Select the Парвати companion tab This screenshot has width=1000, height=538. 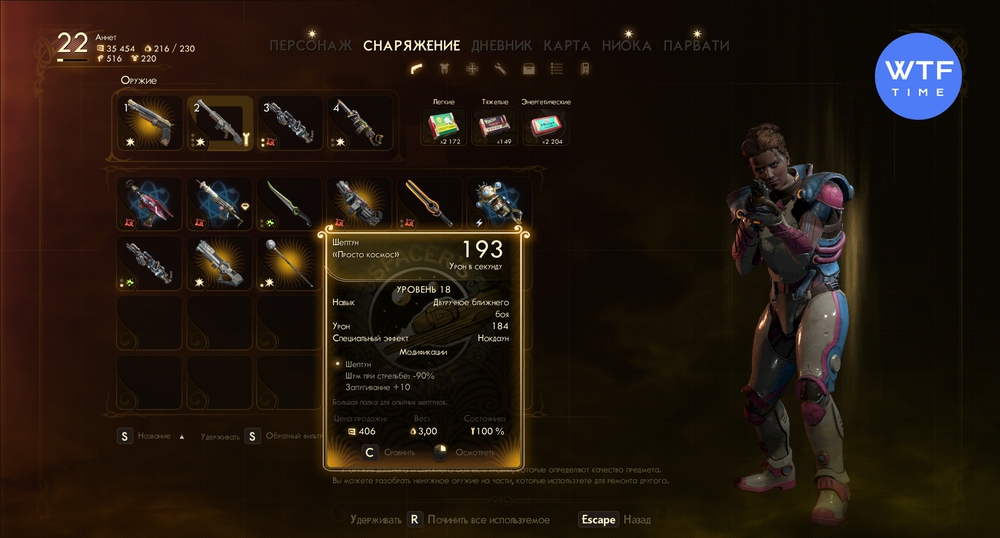(696, 46)
